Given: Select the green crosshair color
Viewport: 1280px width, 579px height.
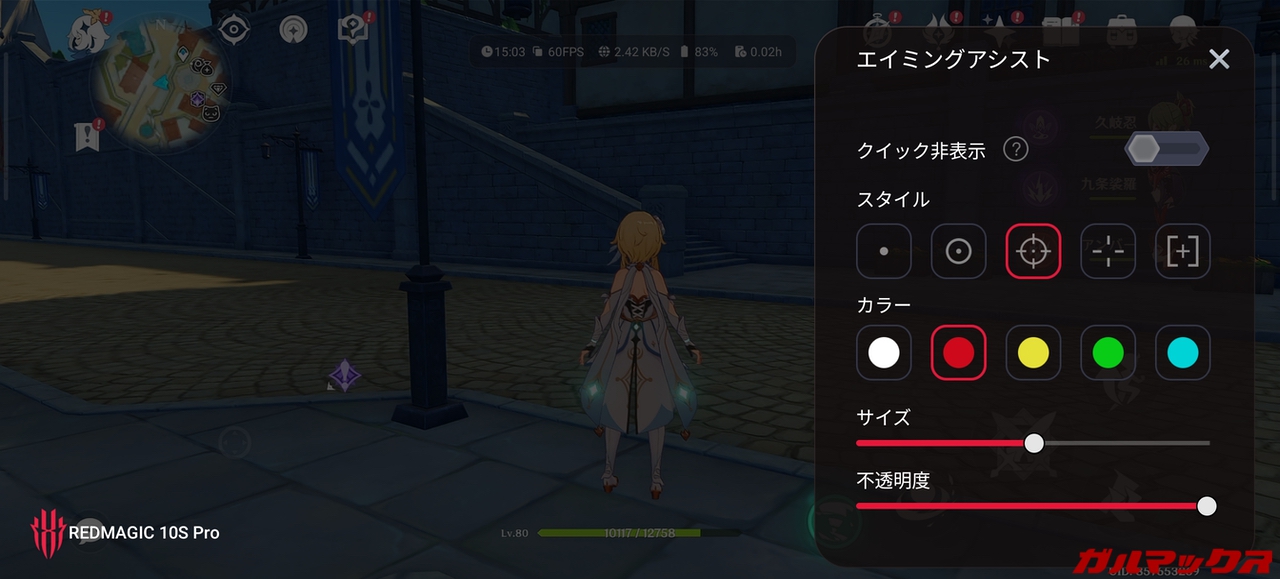Looking at the screenshot, I should pos(1108,353).
